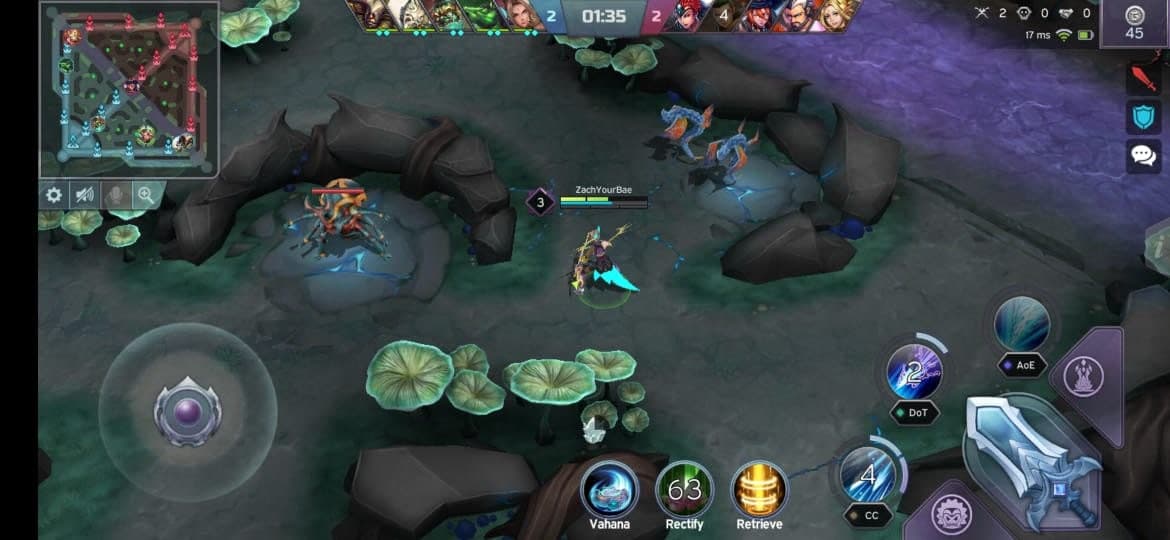Open settings with the gear icon
This screenshot has height=540, width=1170.
tap(54, 195)
